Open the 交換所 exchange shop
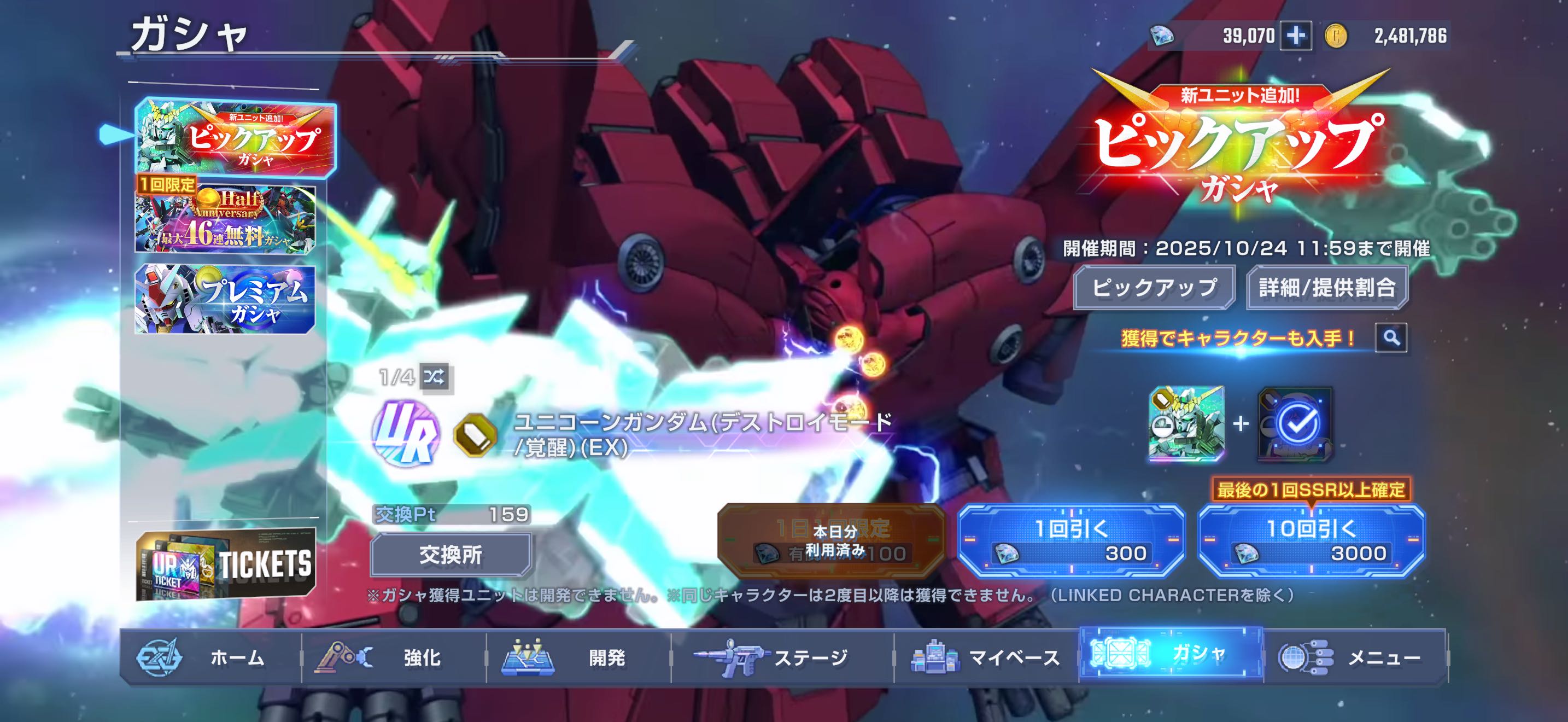This screenshot has height=722, width=1568. 450,555
